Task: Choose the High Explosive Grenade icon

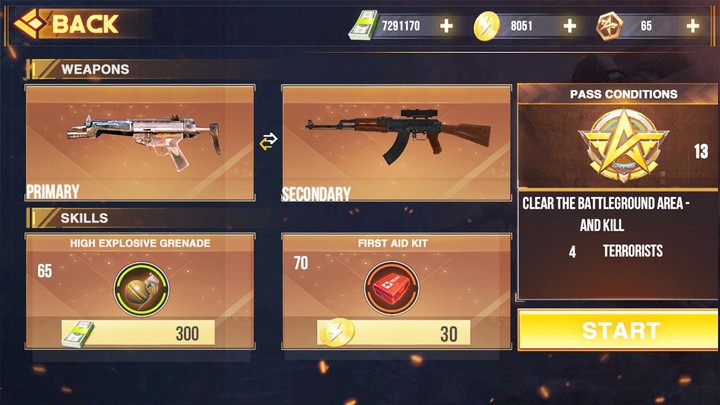Action: pyautogui.click(x=140, y=283)
